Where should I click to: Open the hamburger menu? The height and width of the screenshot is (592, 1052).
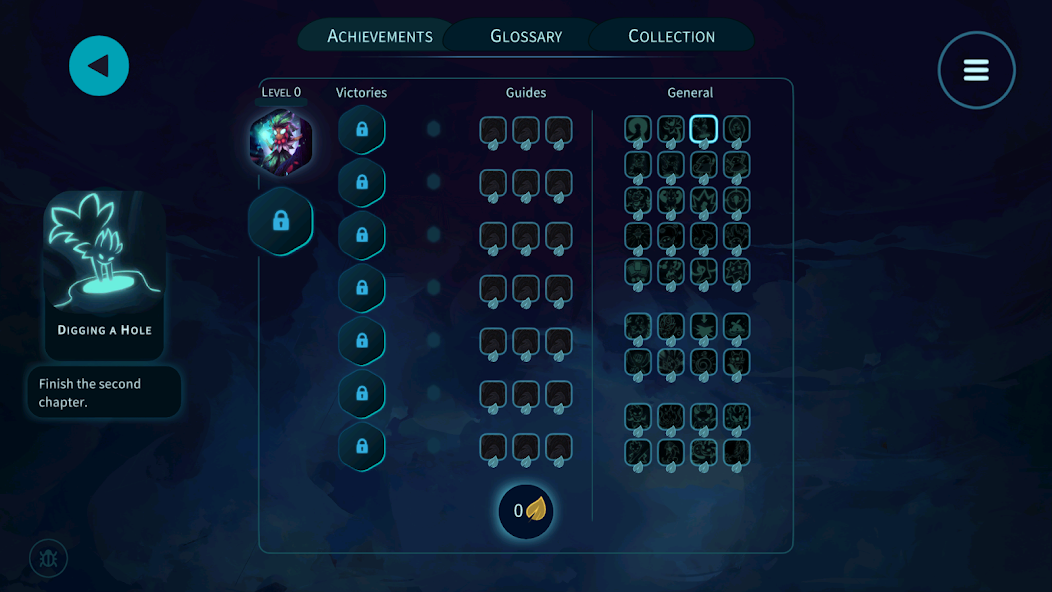[976, 70]
